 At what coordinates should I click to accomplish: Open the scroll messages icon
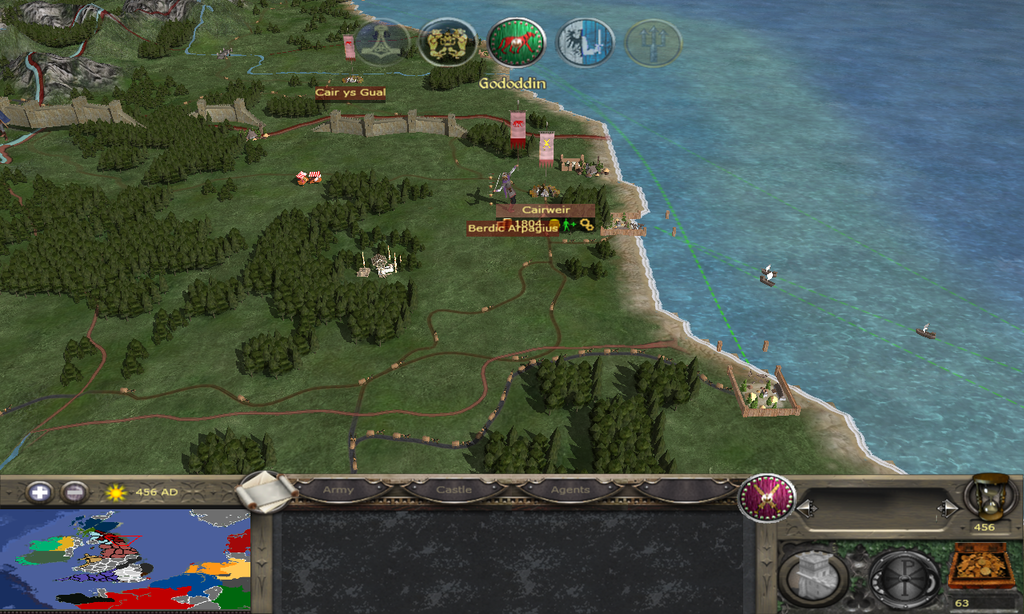pyautogui.click(x=266, y=490)
